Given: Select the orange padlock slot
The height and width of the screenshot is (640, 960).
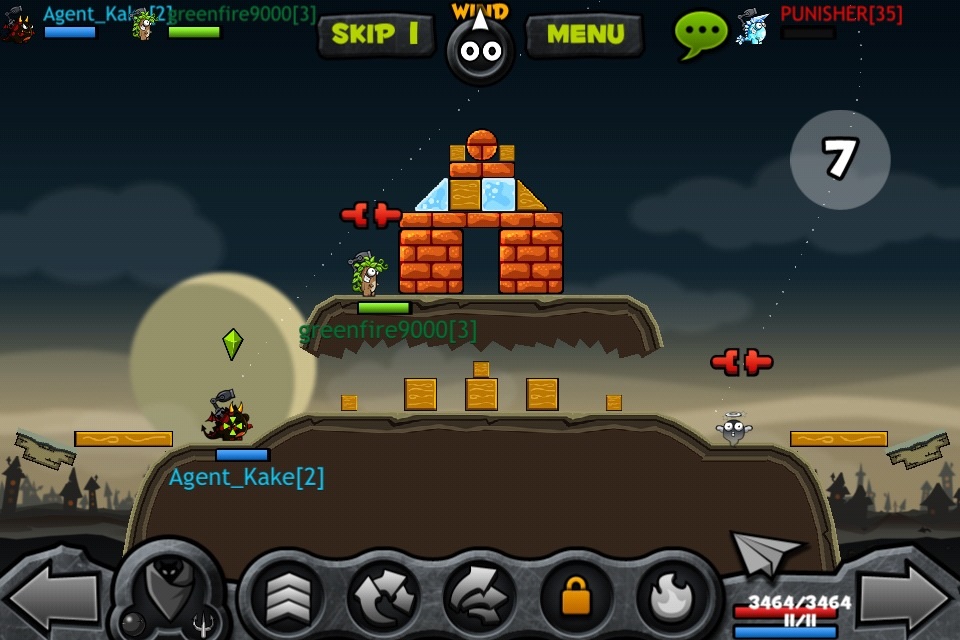Looking at the screenshot, I should coord(575,597).
